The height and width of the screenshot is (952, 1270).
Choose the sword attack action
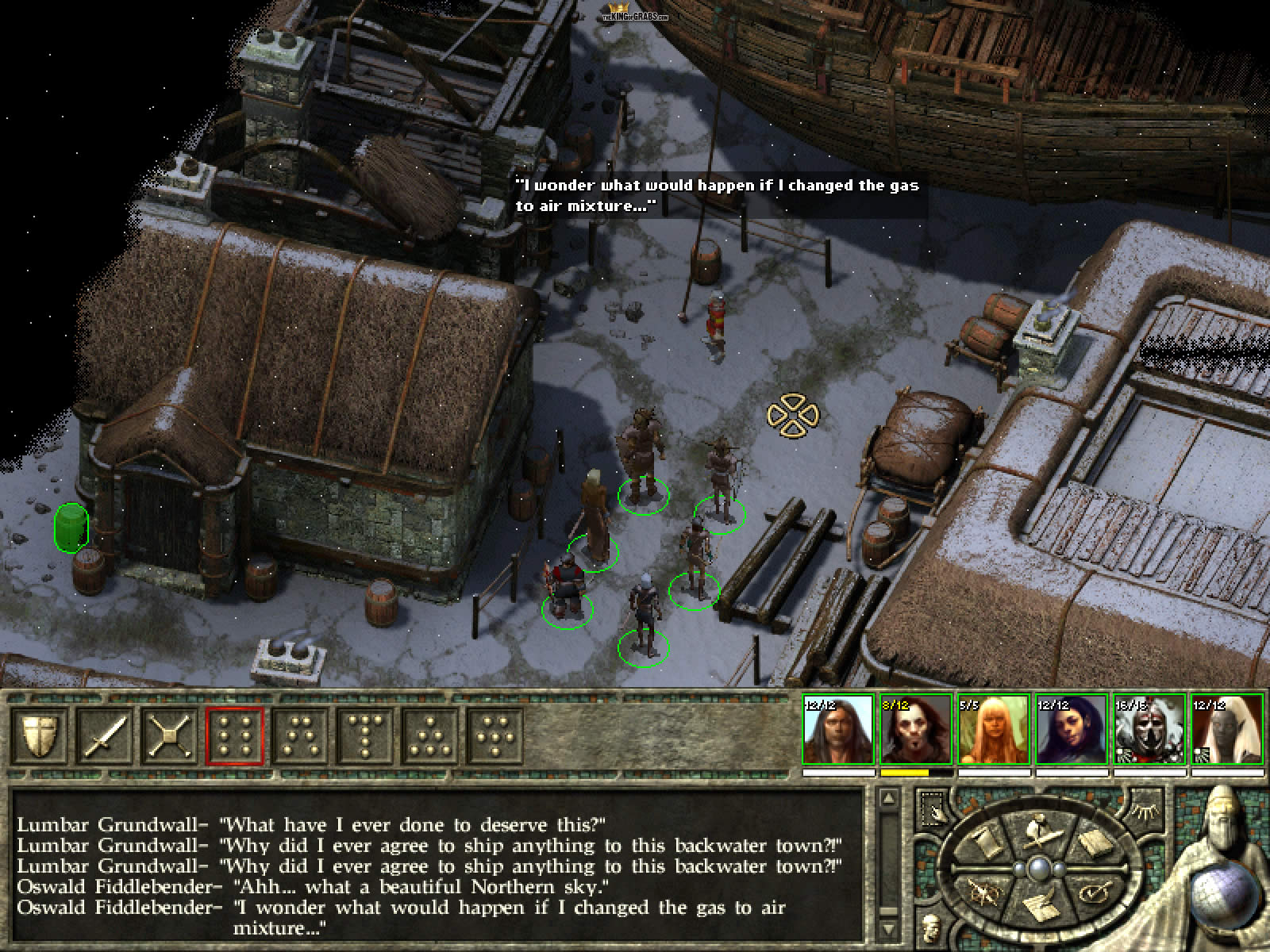[x=105, y=735]
